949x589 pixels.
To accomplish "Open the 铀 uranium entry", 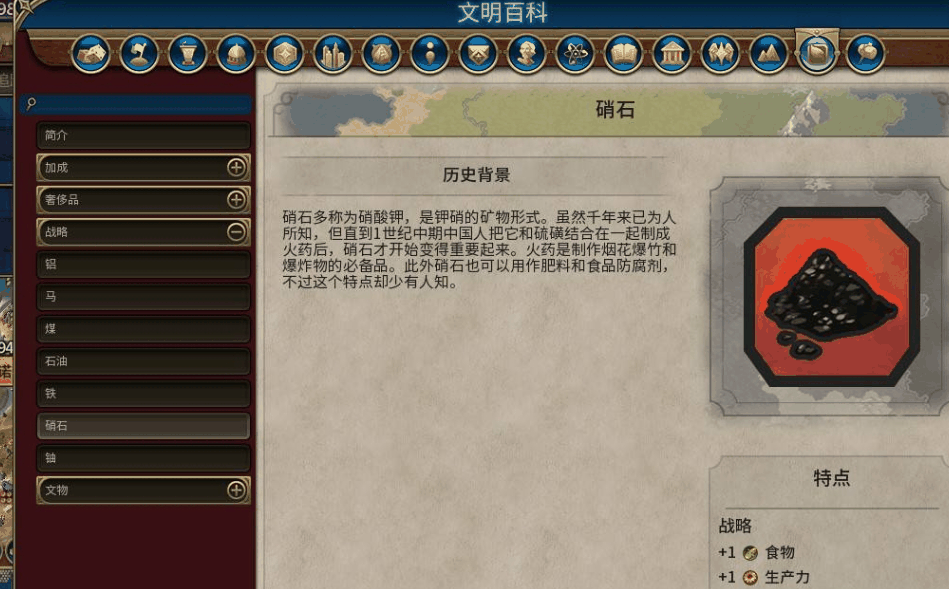I will (x=143, y=458).
